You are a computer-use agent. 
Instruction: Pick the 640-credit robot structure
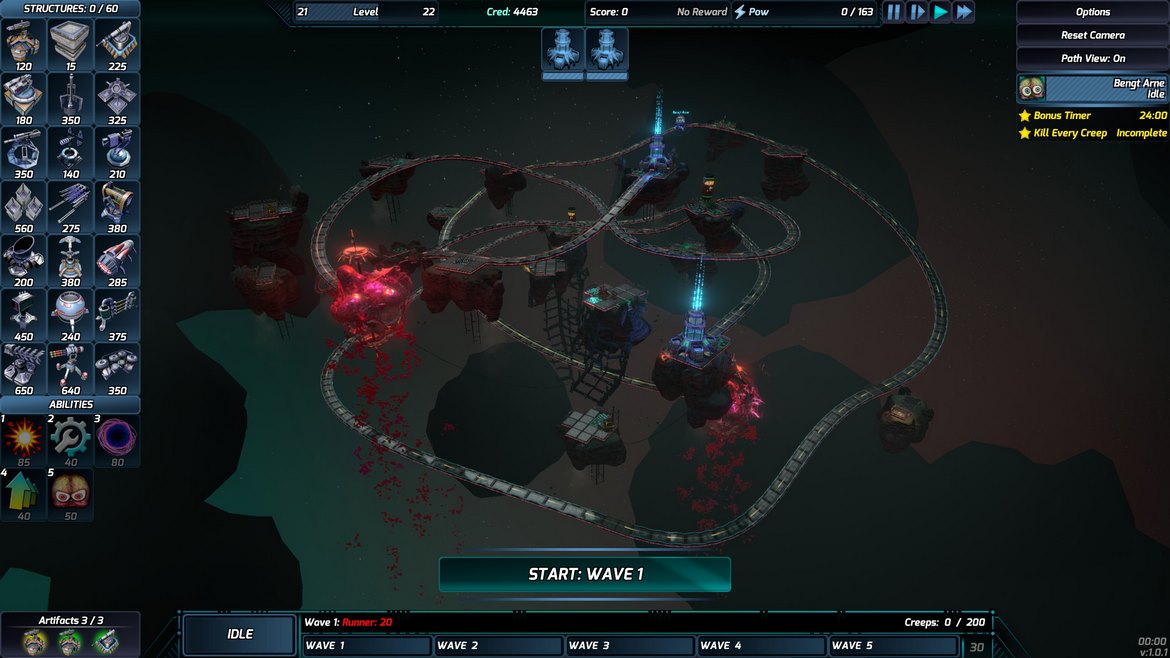pos(70,368)
